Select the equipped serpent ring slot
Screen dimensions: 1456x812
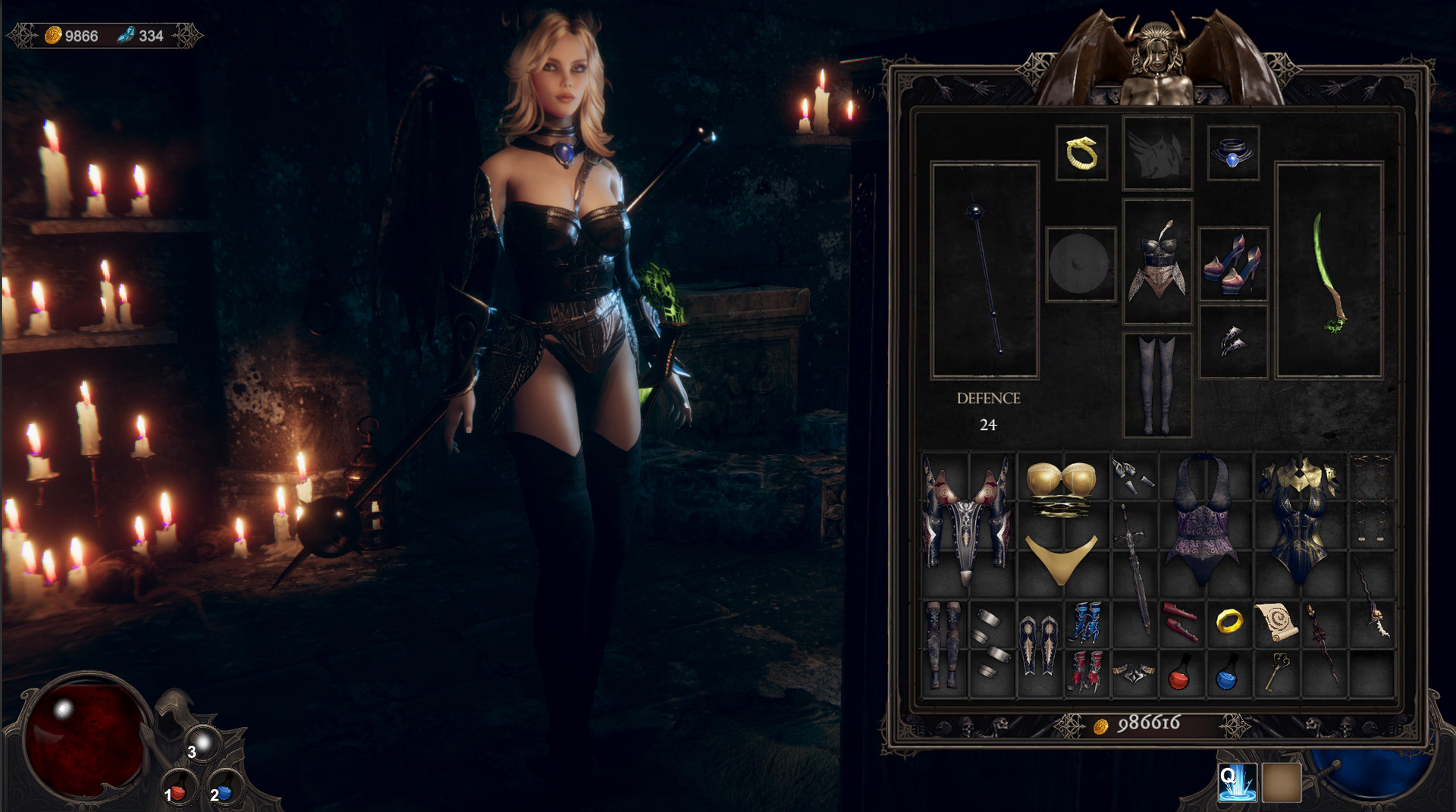[1082, 151]
